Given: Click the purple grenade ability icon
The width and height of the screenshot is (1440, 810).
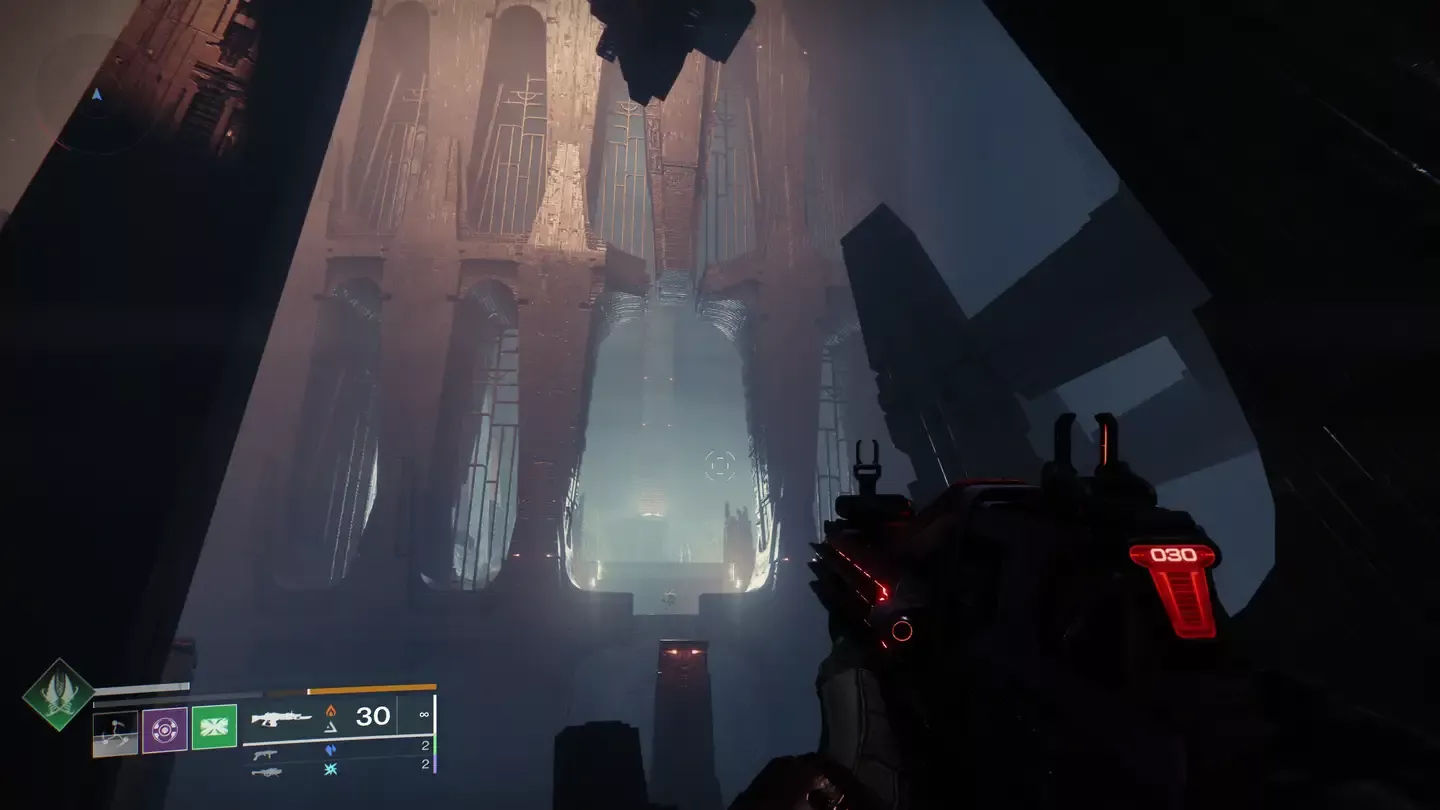Looking at the screenshot, I should 163,729.
